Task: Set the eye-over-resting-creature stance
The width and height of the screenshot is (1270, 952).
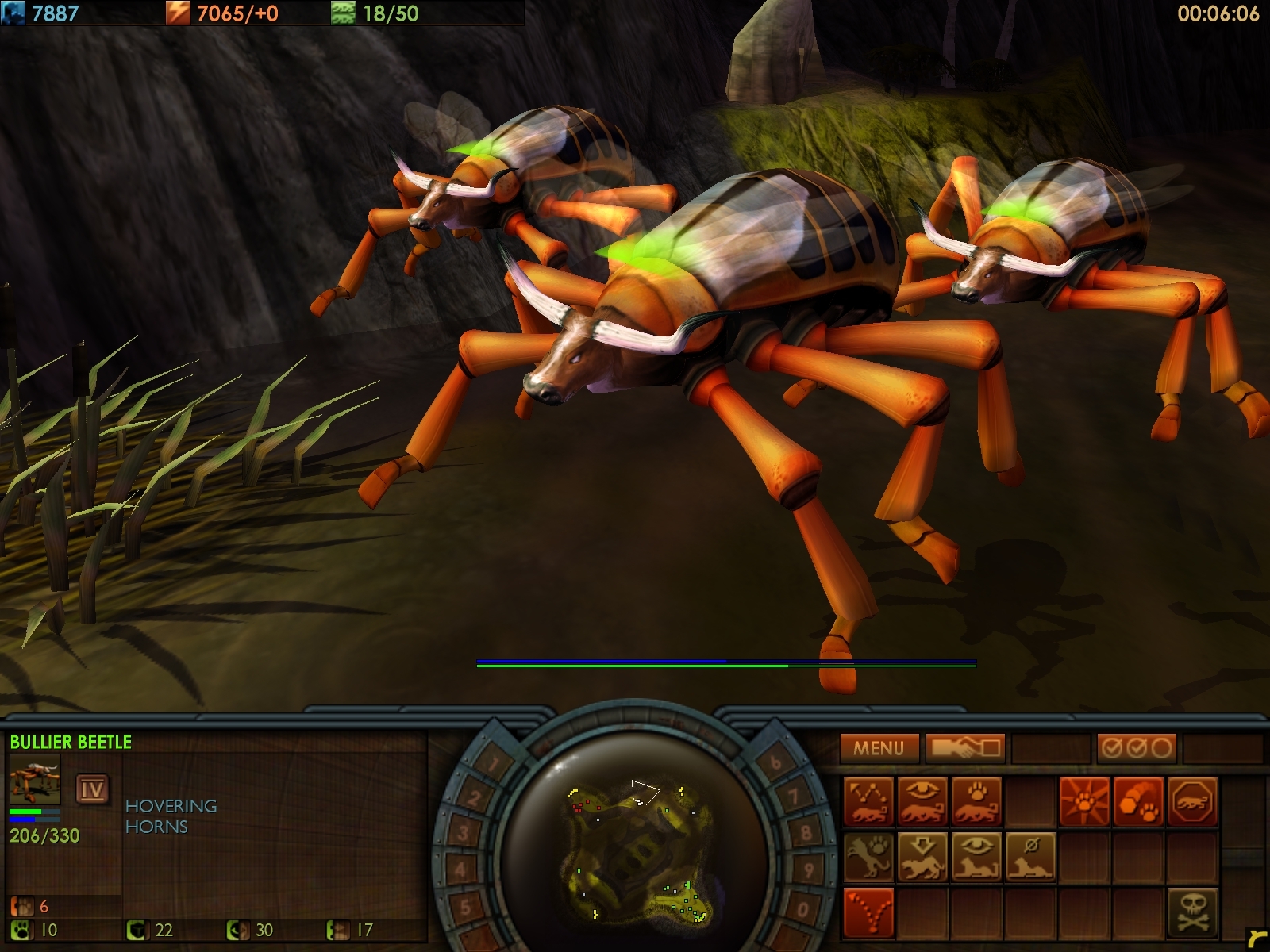Action: click(x=976, y=857)
